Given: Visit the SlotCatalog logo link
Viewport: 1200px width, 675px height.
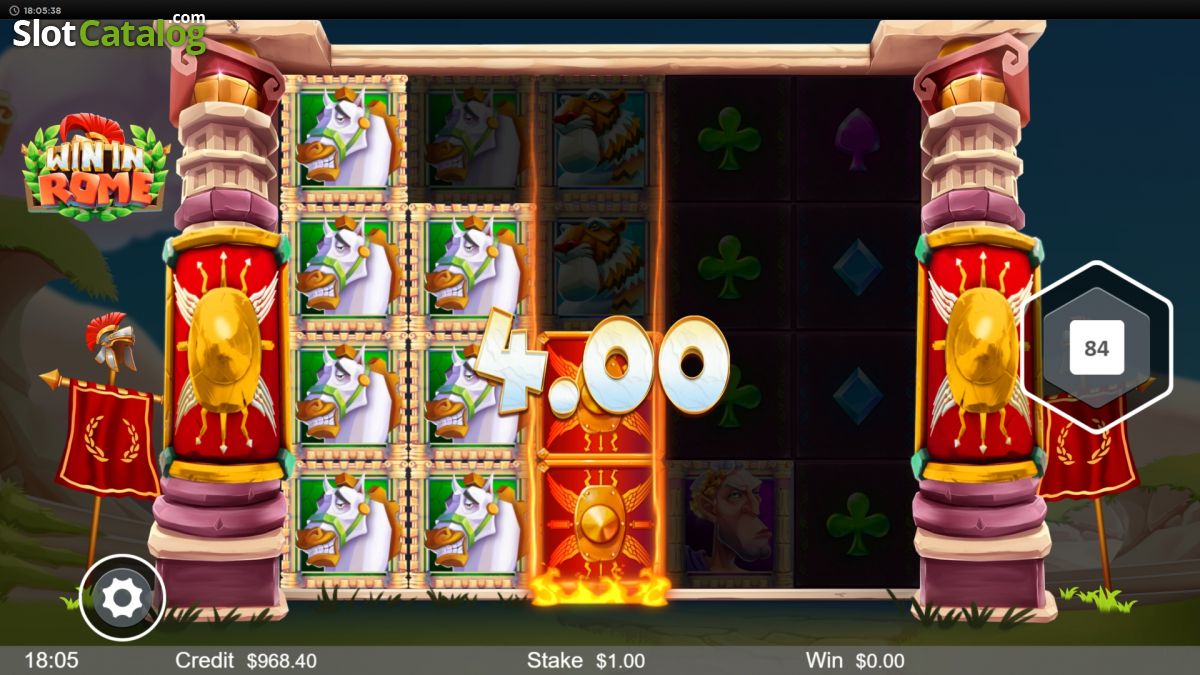Looking at the screenshot, I should coord(108,33).
